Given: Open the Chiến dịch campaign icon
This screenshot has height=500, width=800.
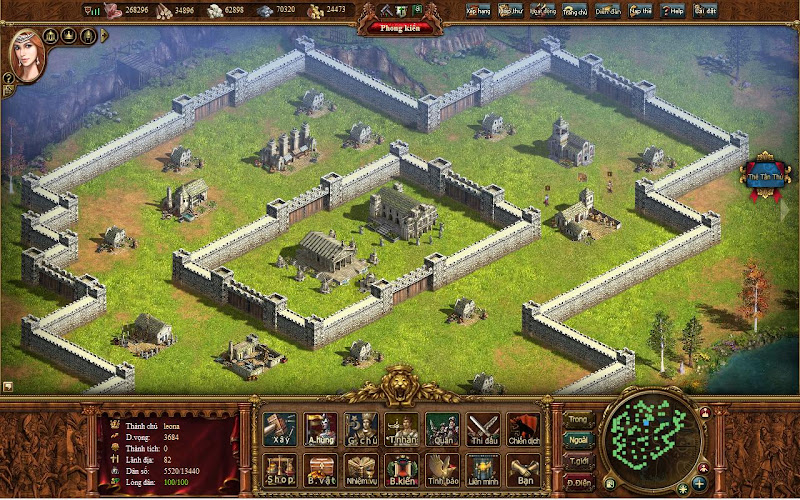Looking at the screenshot, I should coord(523,429).
